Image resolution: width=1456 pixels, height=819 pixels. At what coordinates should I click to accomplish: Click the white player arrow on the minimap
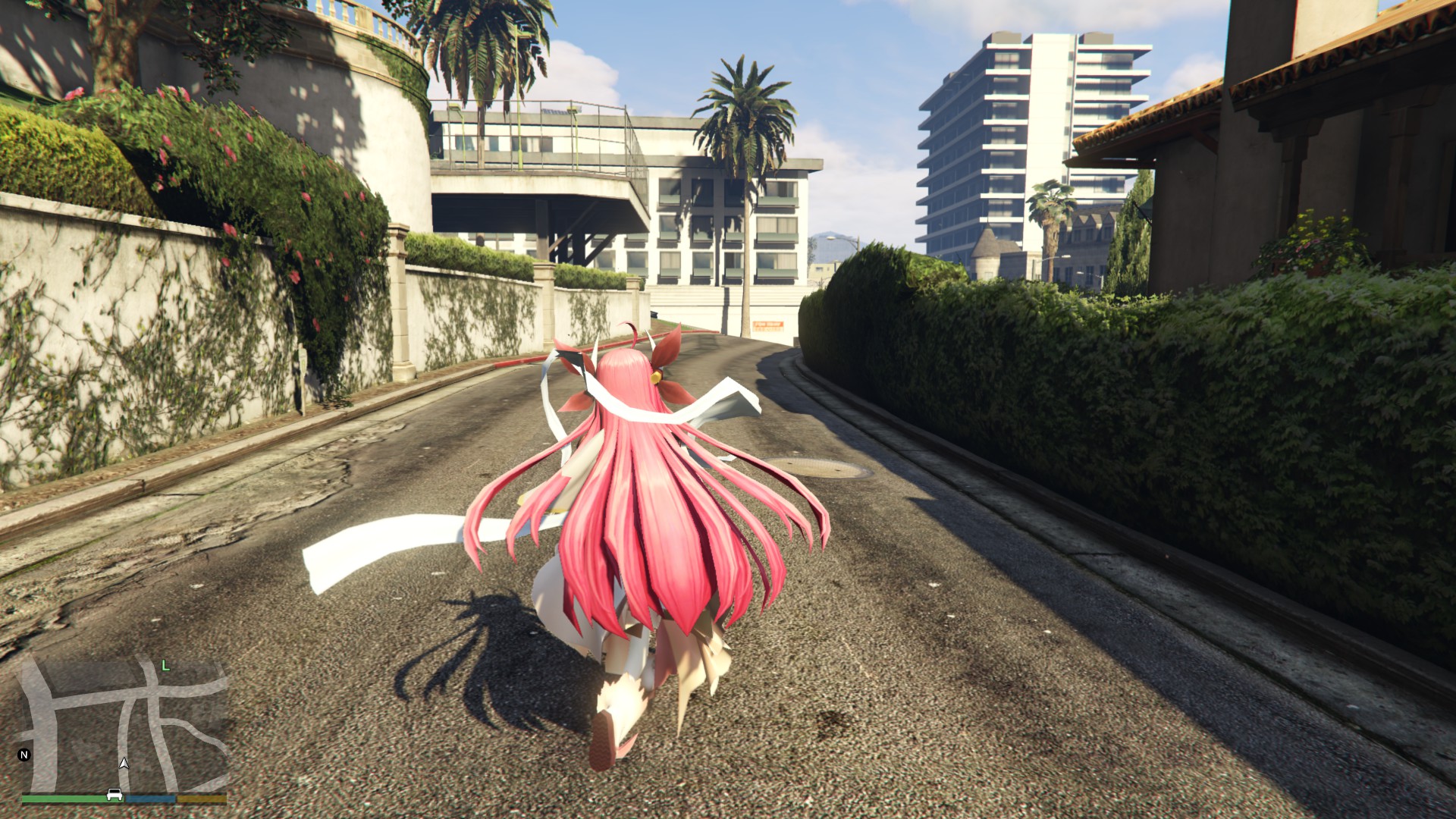(124, 763)
